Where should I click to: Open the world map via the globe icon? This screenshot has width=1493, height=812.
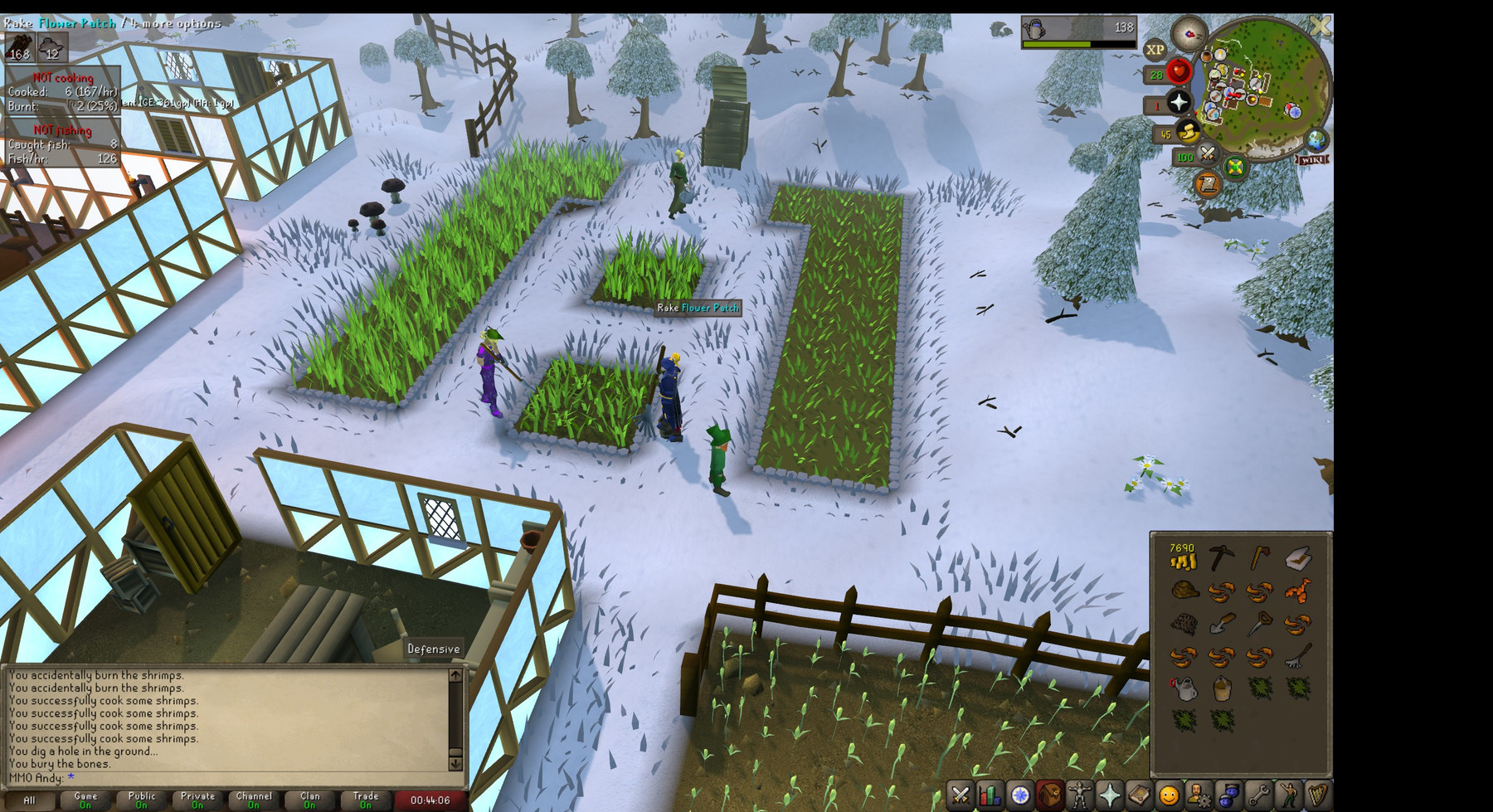[1317, 141]
